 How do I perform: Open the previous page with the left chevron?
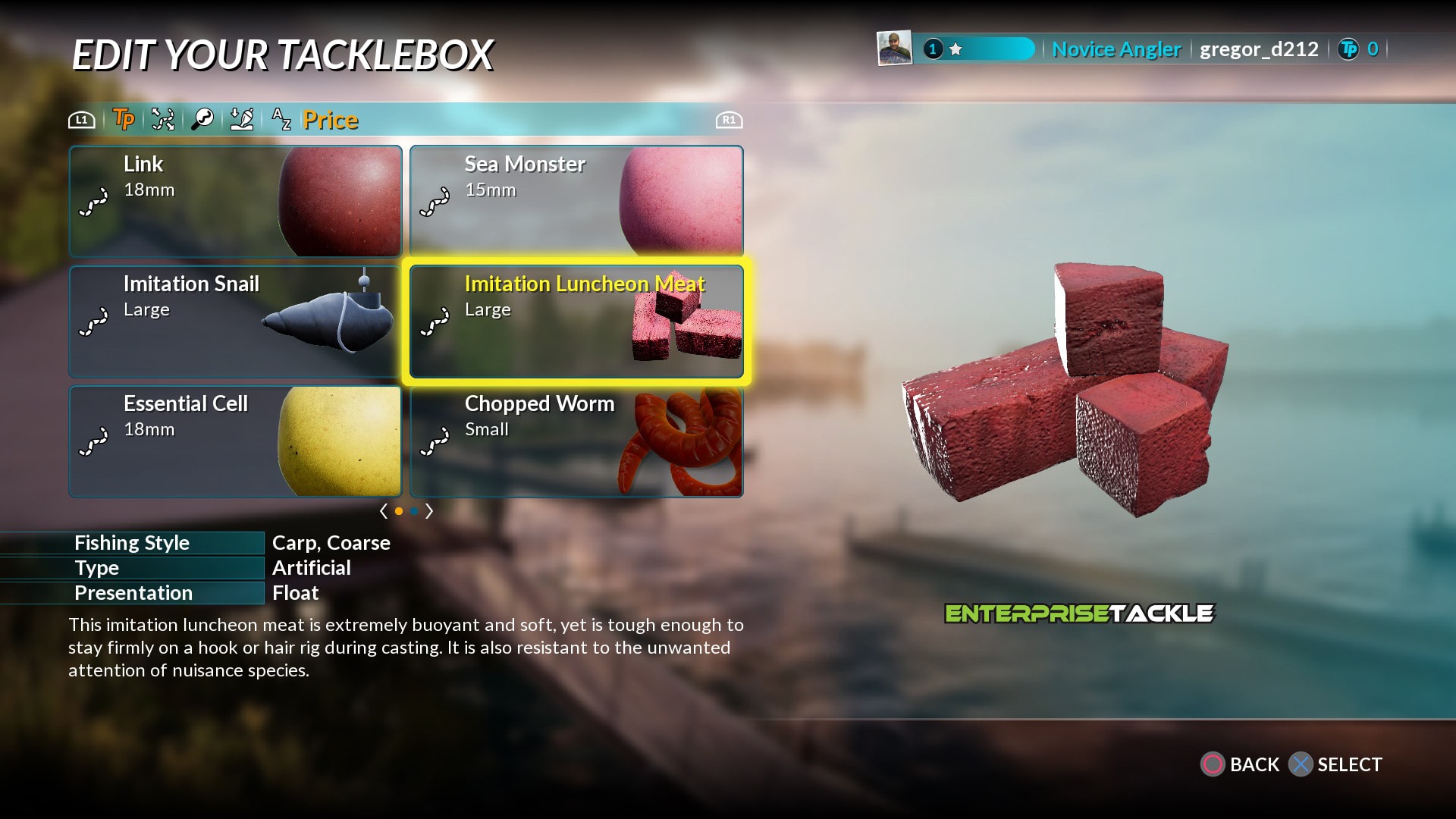384,511
